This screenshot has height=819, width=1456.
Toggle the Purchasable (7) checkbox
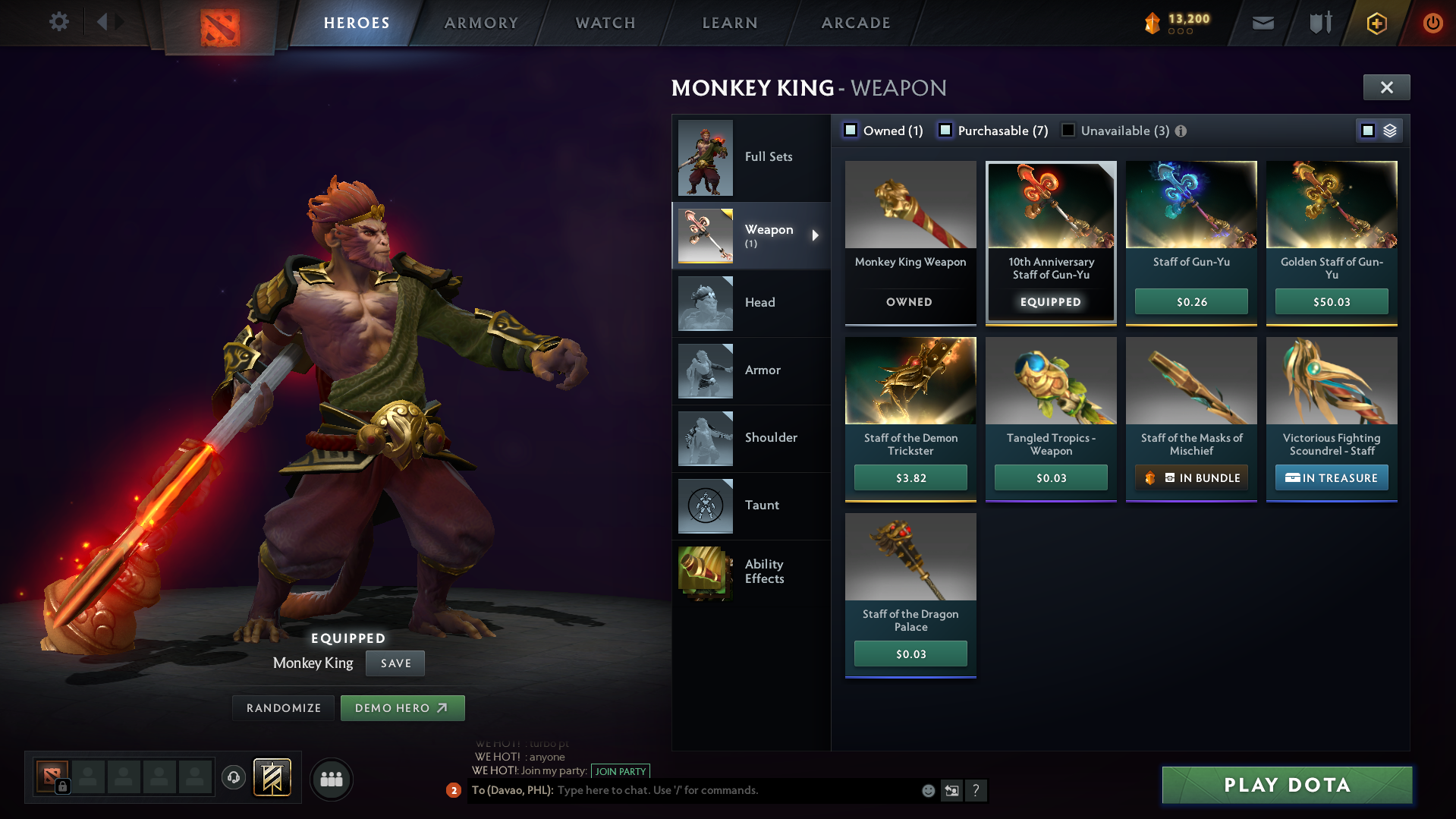(945, 130)
